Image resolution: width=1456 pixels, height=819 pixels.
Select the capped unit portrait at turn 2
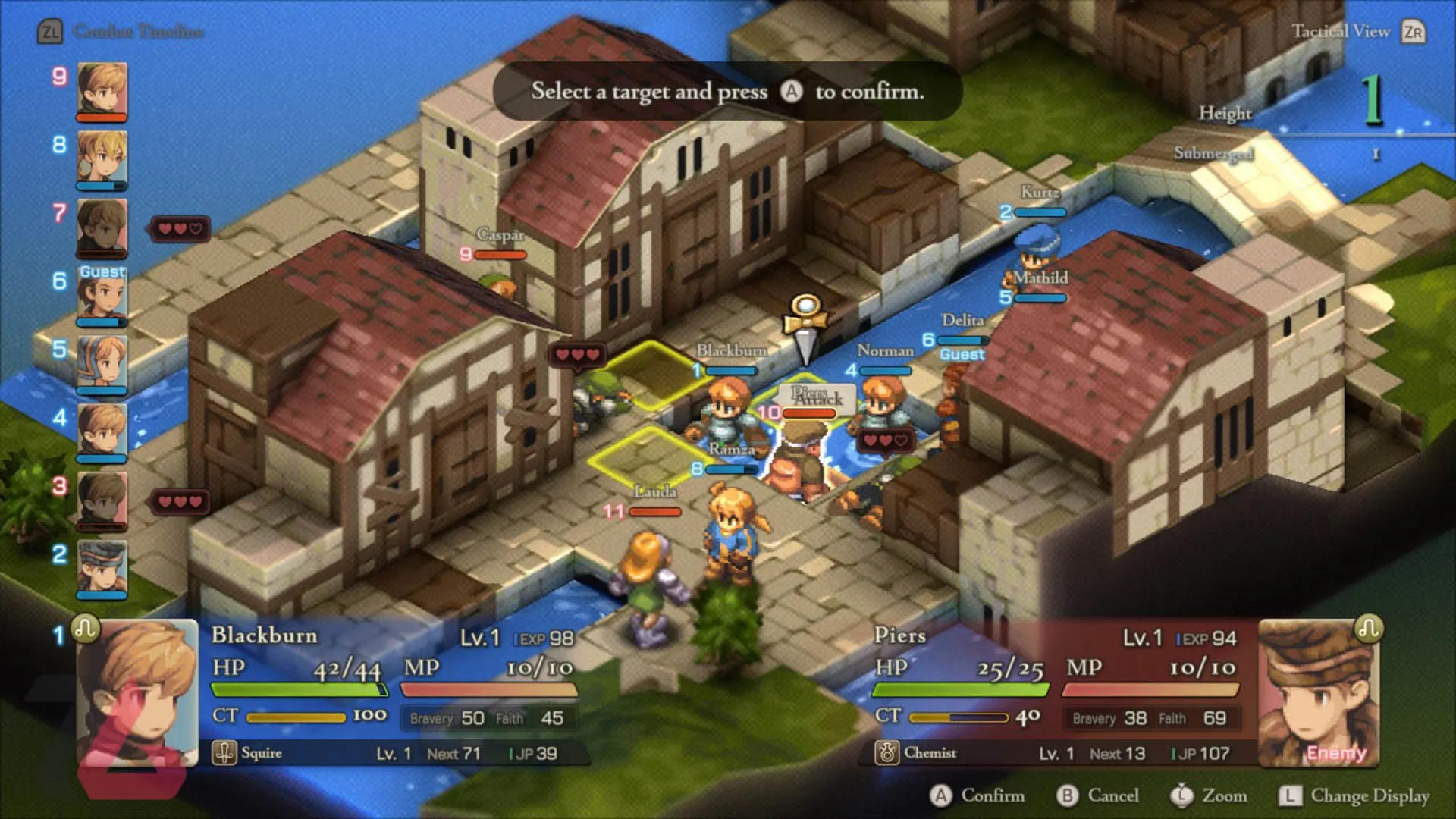tap(102, 567)
